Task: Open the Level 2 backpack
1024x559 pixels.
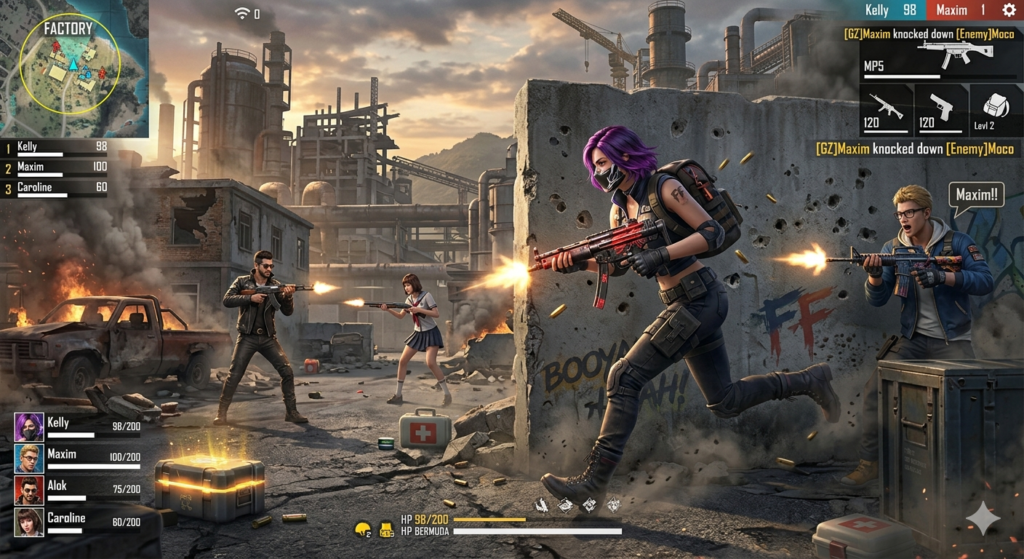Action: tap(995, 109)
